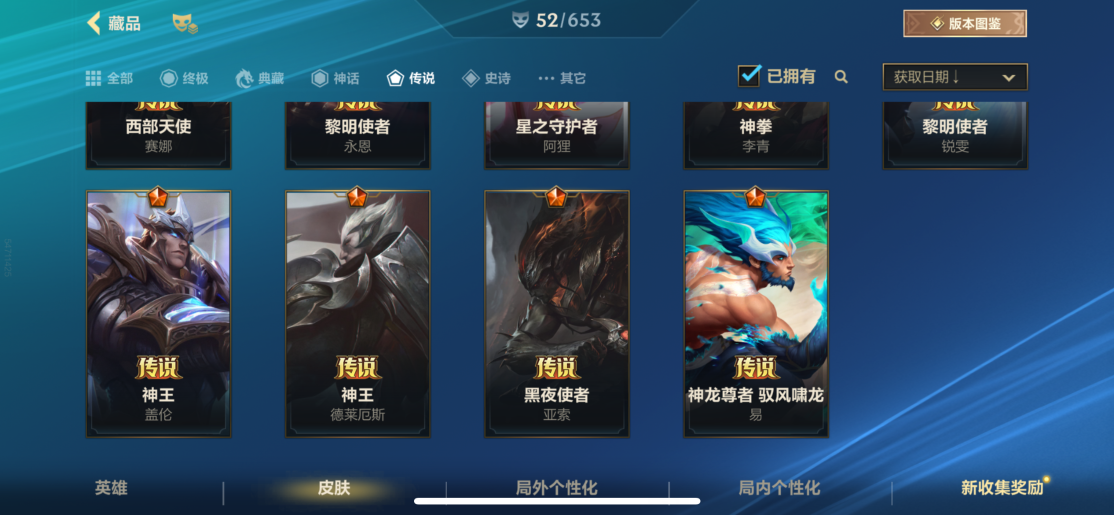1114x515 pixels.
Task: Open the 版本图鉴 button
Action: pos(964,23)
